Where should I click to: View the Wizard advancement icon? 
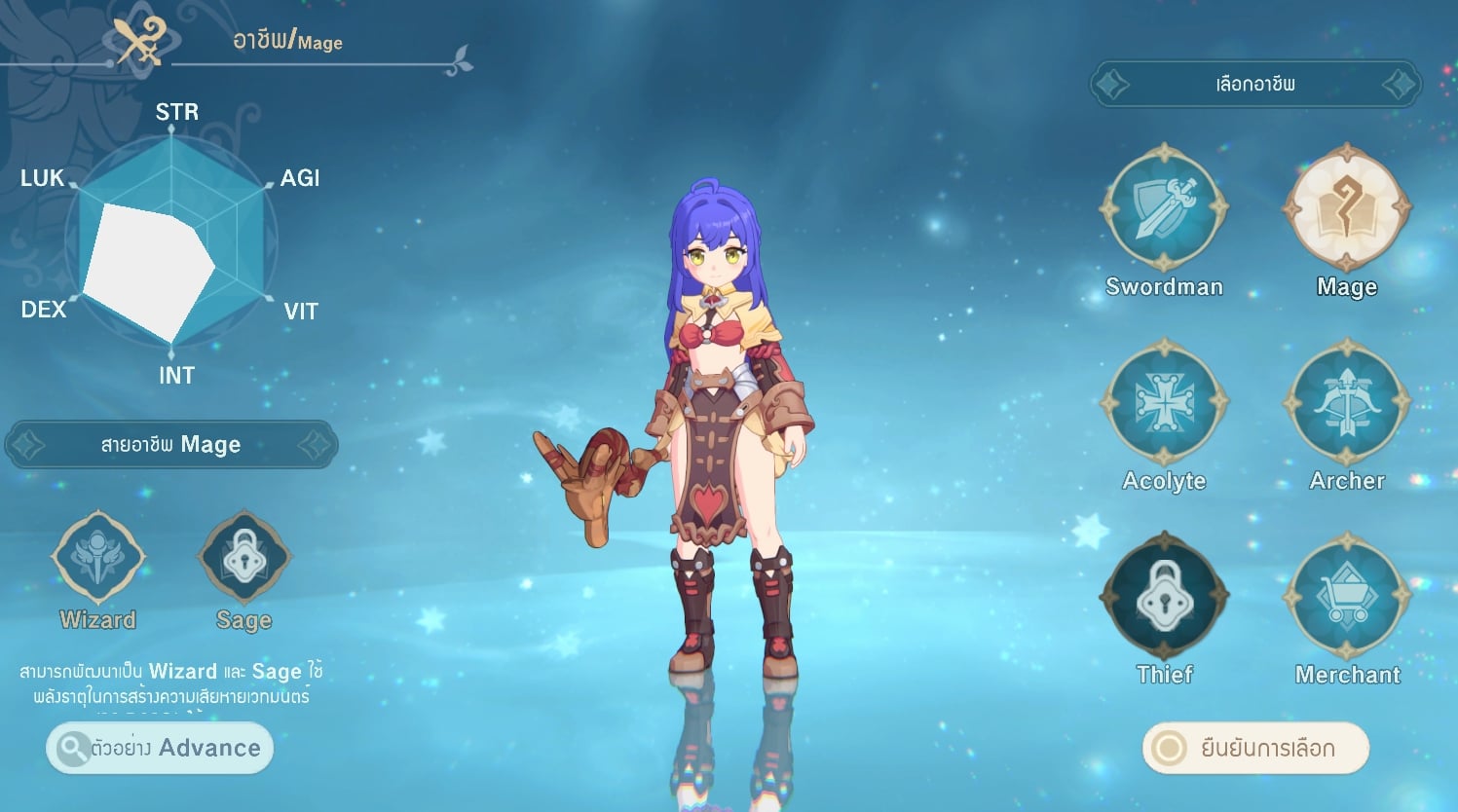(97, 558)
